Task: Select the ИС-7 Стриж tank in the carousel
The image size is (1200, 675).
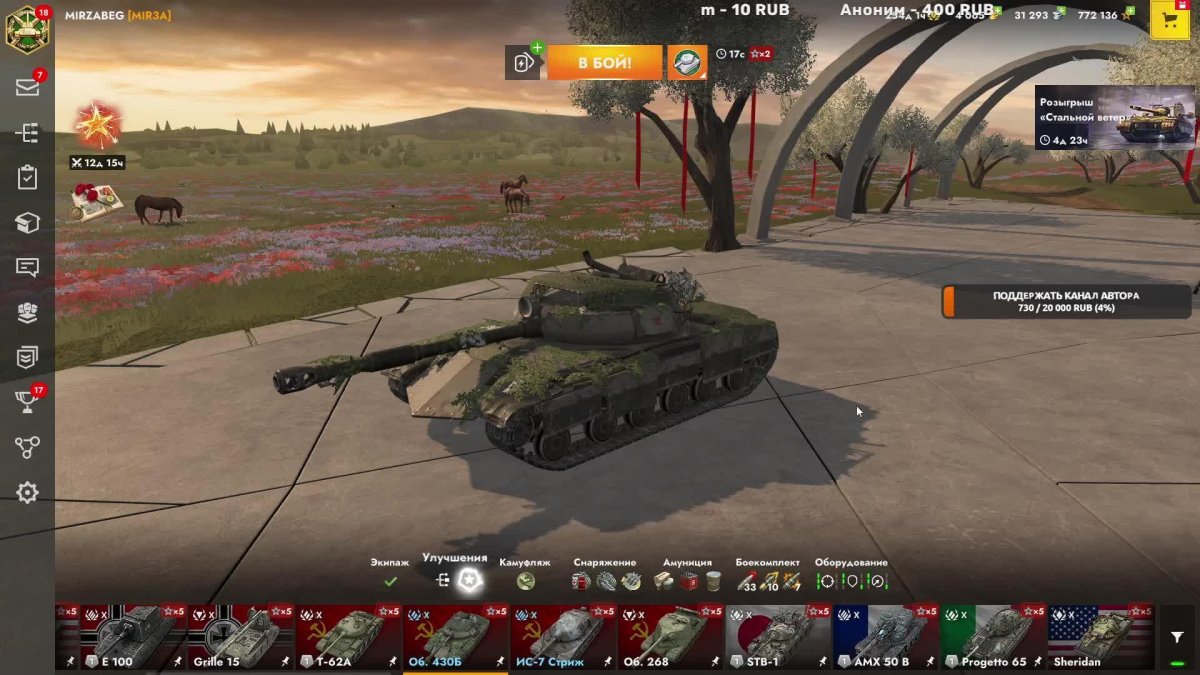Action: click(564, 637)
